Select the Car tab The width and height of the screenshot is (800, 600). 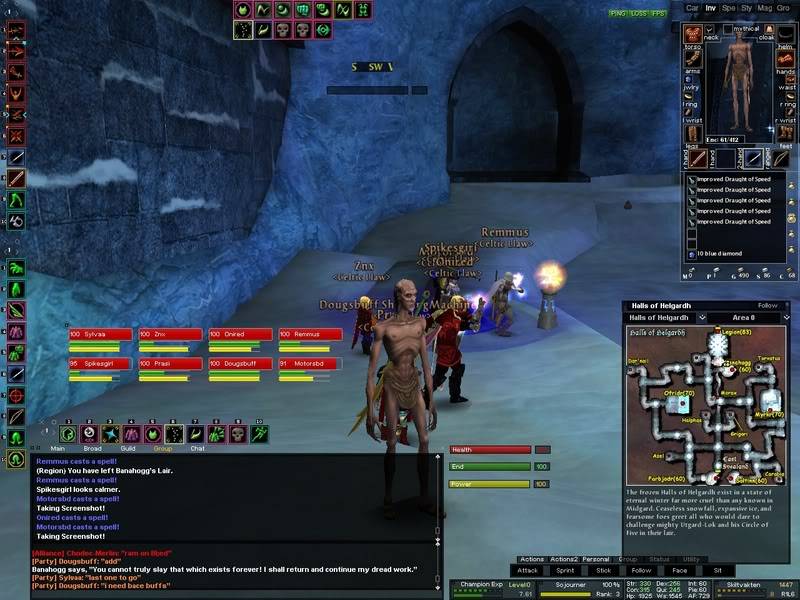coord(691,8)
